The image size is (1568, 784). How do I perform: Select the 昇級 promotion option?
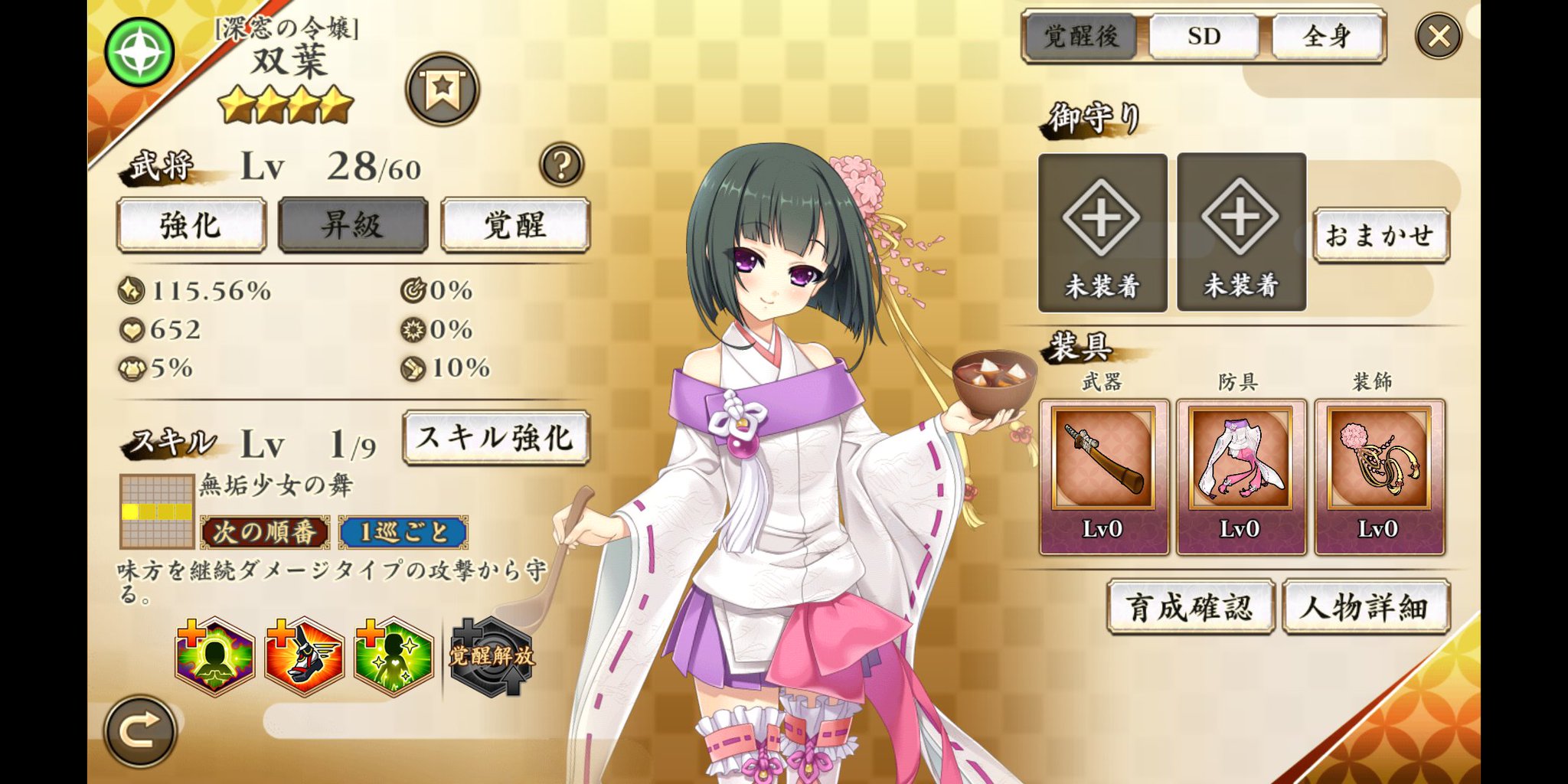tap(352, 225)
